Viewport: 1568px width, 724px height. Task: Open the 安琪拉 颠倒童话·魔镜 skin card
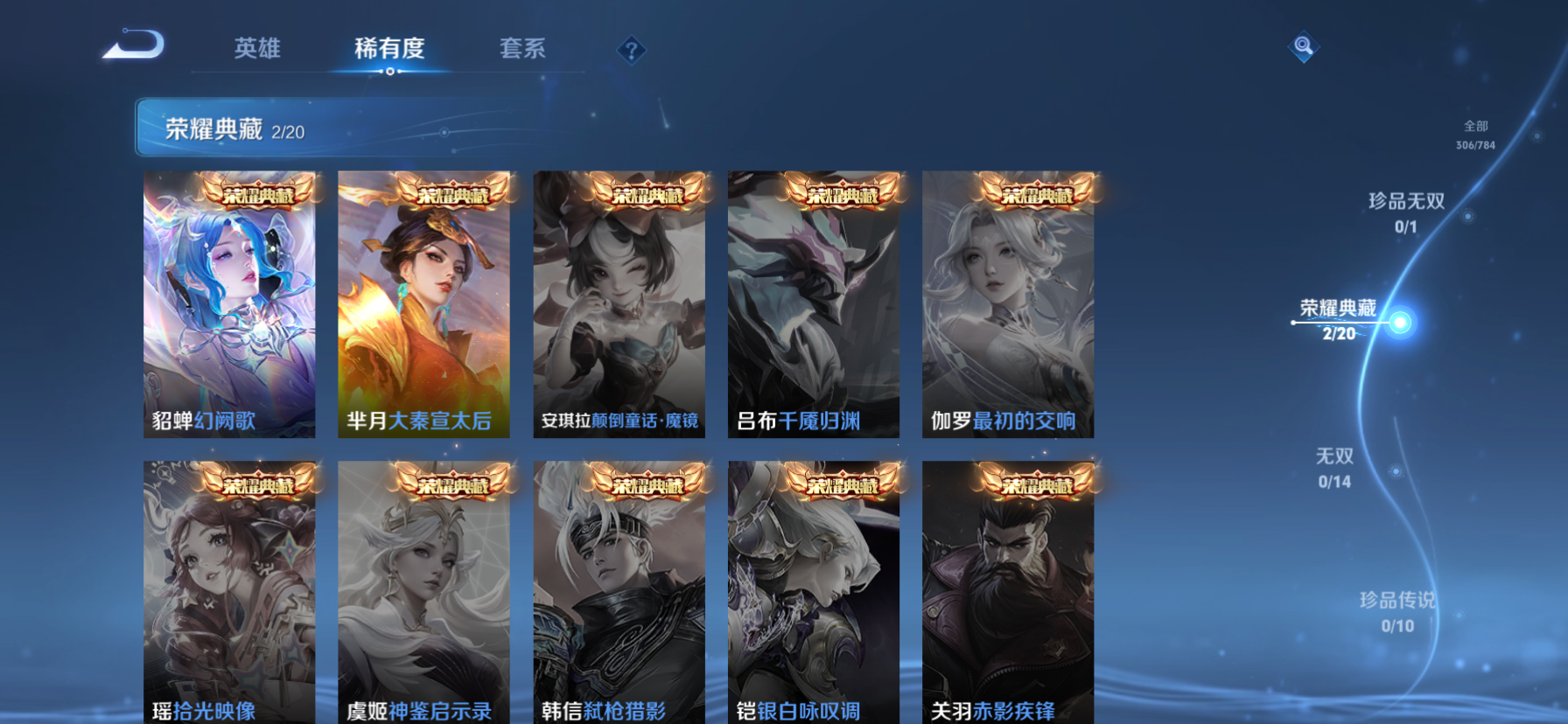(x=619, y=304)
